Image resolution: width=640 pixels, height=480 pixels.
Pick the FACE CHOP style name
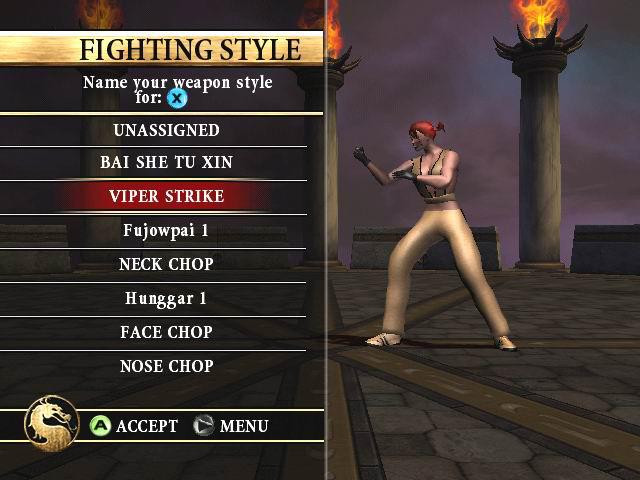click(x=166, y=332)
